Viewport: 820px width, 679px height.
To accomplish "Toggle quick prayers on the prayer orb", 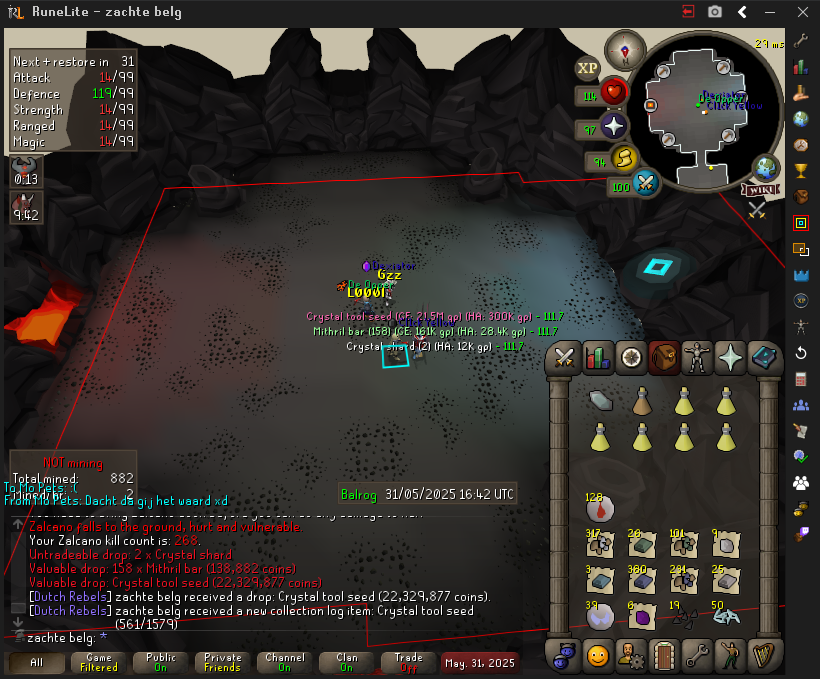I will [x=613, y=127].
